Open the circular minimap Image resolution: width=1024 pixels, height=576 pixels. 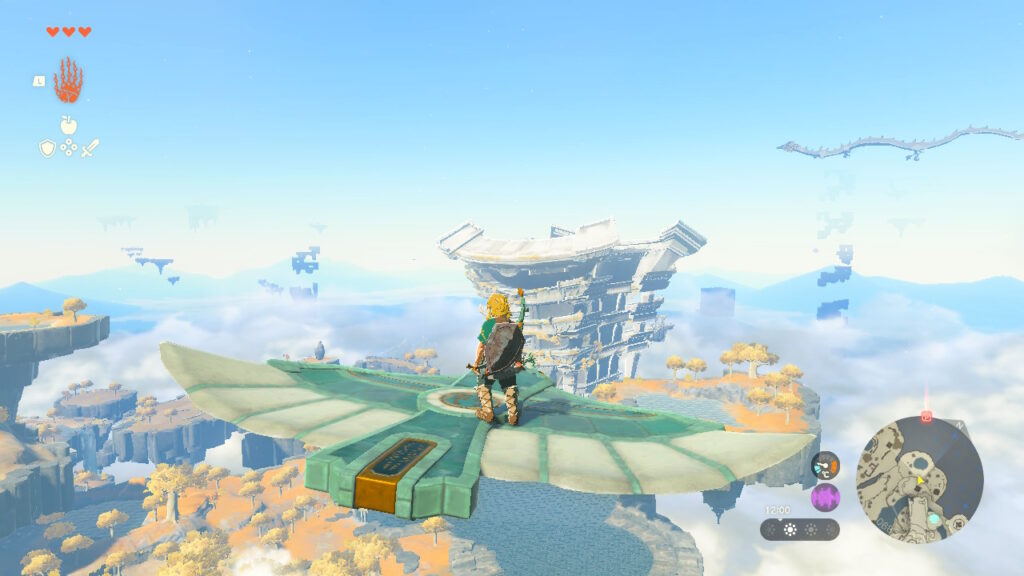click(x=919, y=480)
